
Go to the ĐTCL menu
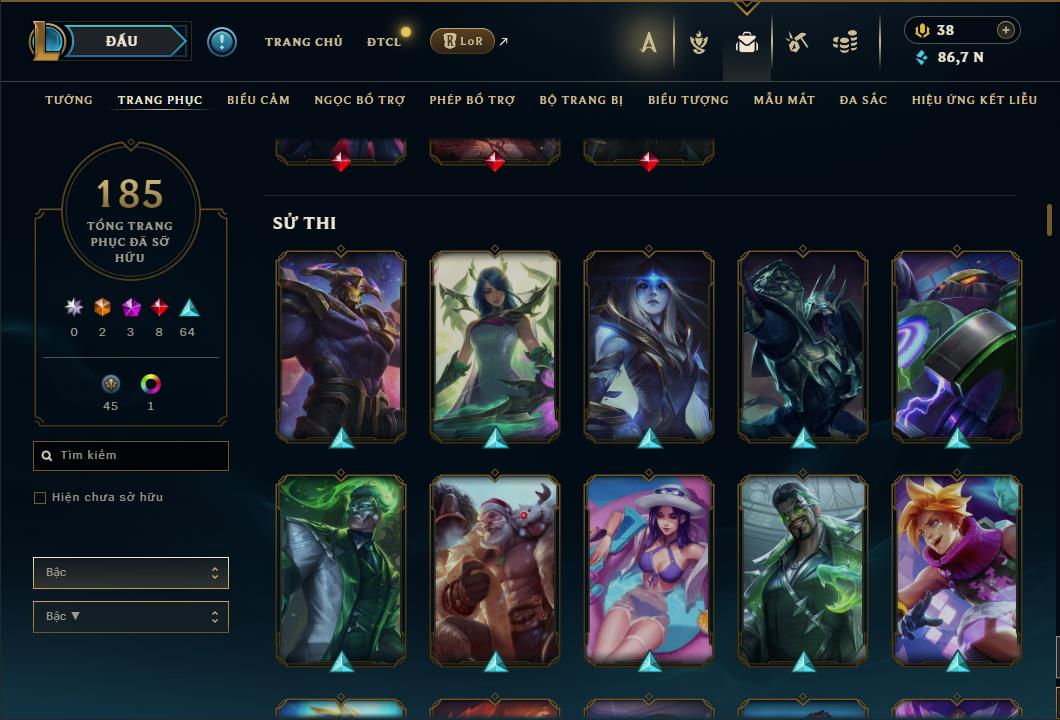[384, 42]
